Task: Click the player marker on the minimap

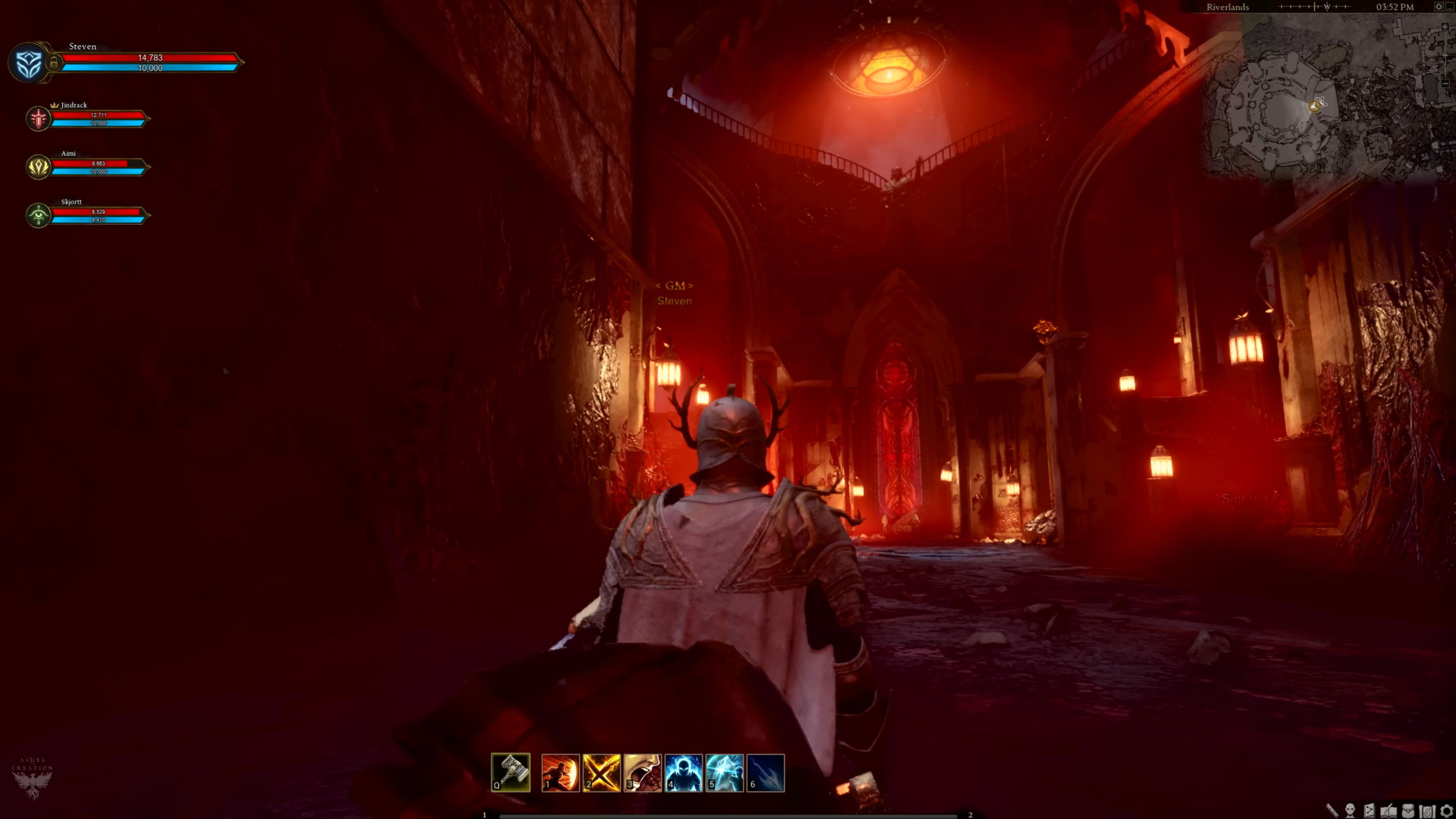Action: [x=1315, y=106]
